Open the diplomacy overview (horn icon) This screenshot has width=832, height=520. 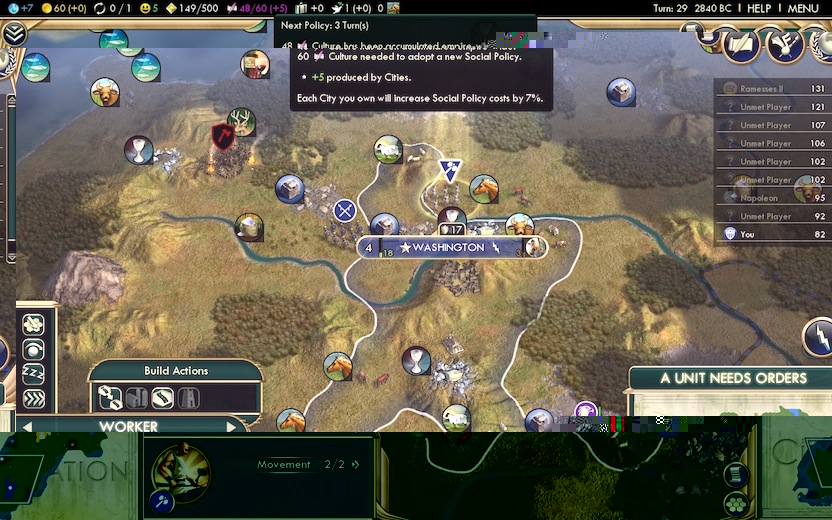(786, 44)
